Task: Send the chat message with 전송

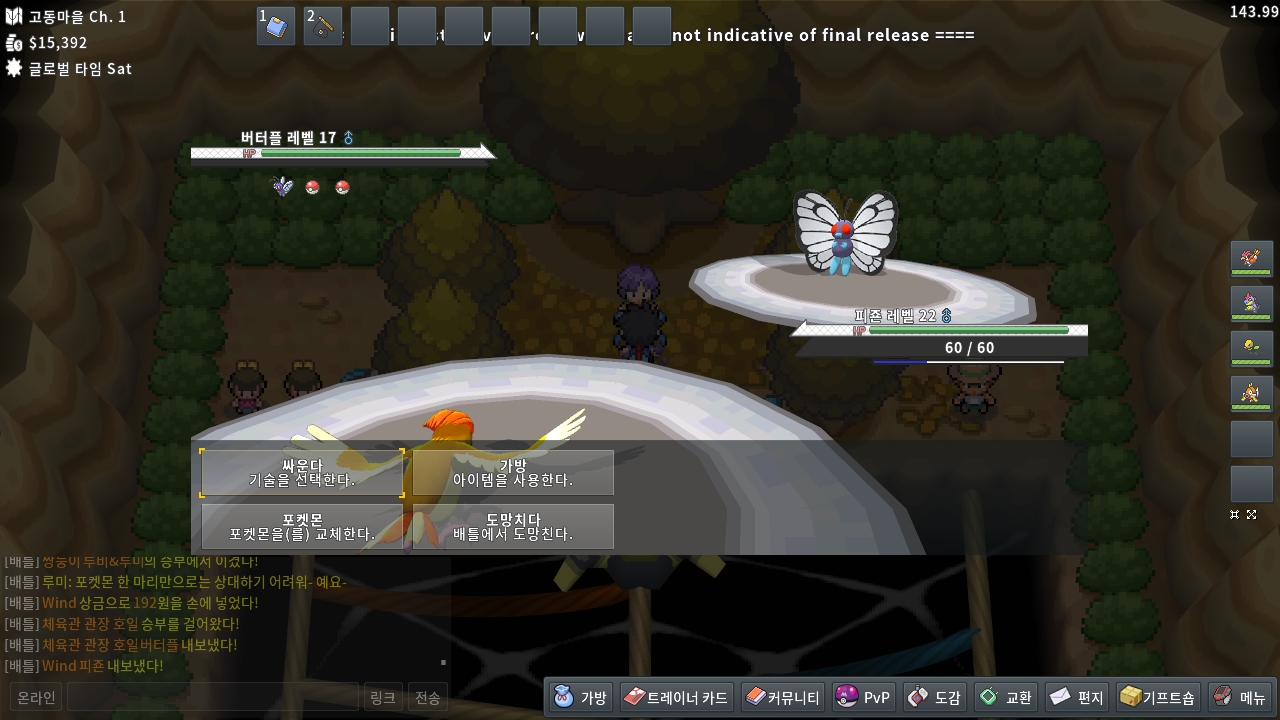Action: tap(428, 697)
